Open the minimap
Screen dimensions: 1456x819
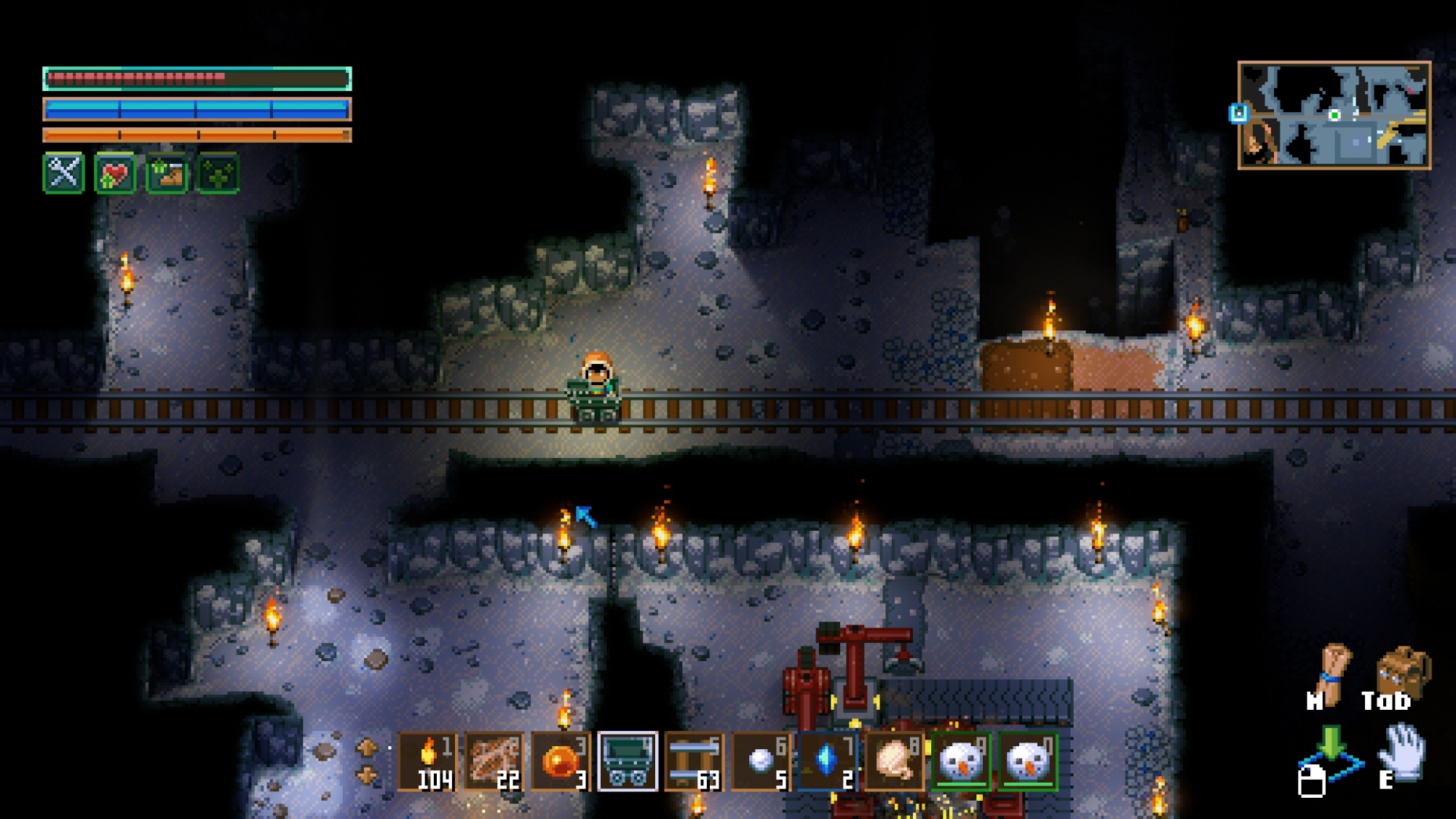point(1334,115)
